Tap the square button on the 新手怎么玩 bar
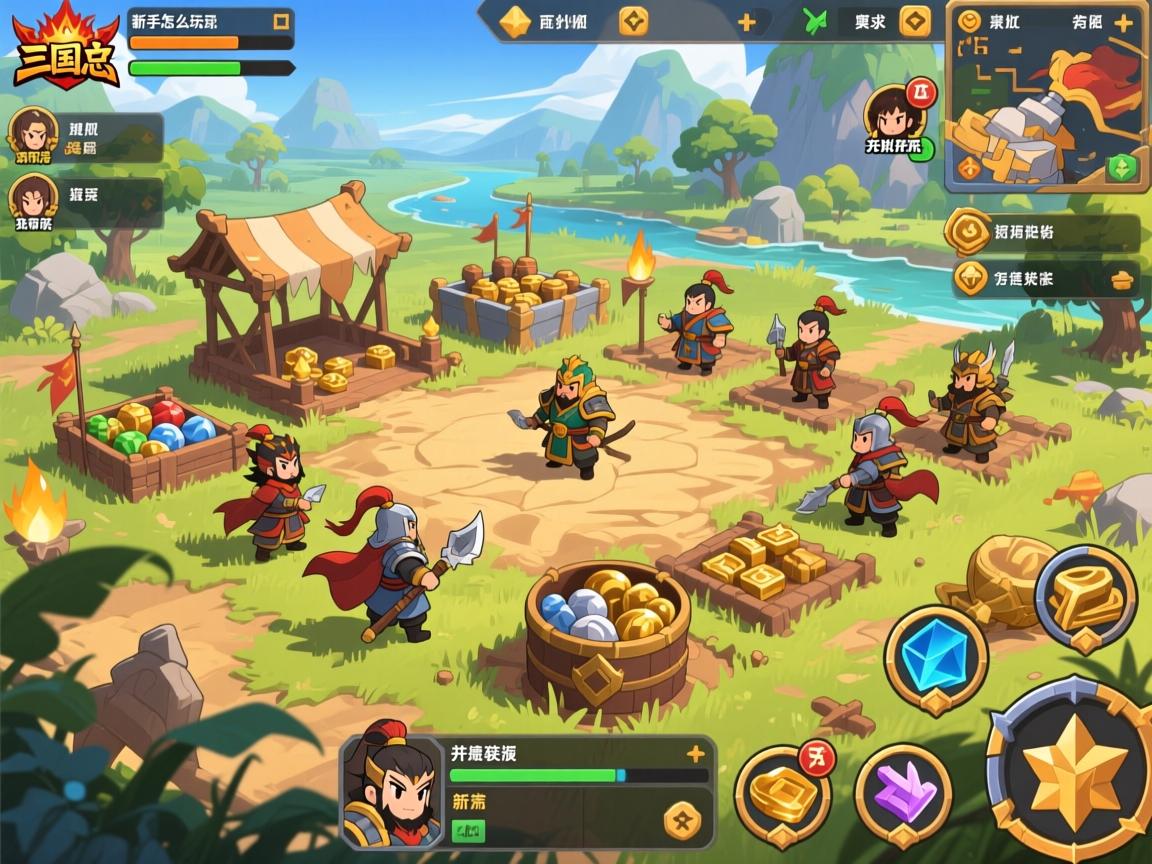The height and width of the screenshot is (864, 1152). [281, 20]
